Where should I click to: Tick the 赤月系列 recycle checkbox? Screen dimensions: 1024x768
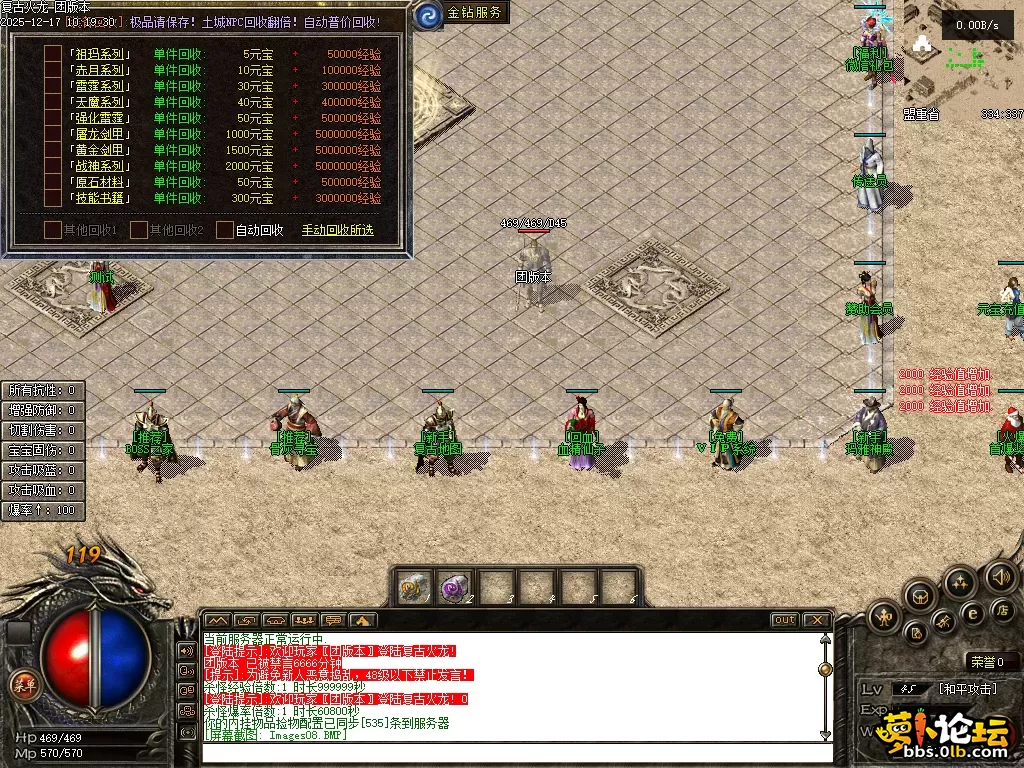tap(52, 70)
